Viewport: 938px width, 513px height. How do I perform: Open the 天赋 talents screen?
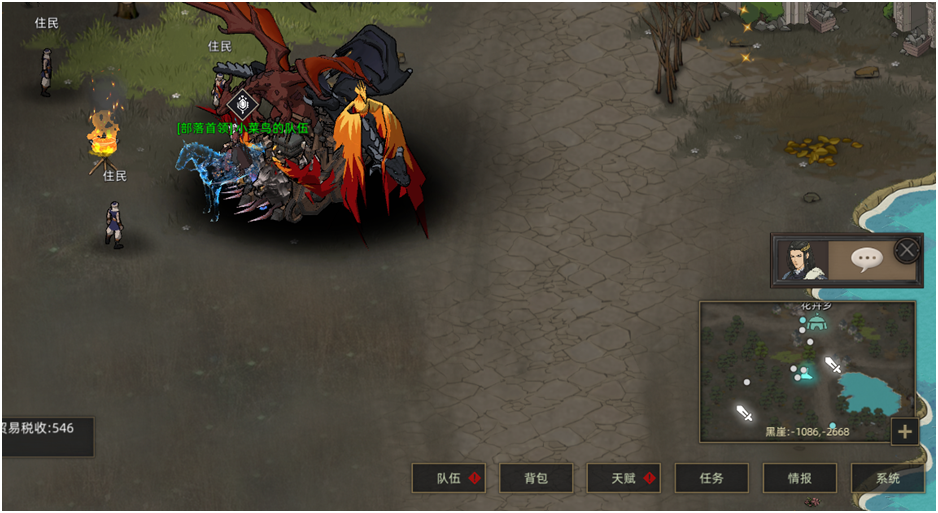click(x=624, y=478)
